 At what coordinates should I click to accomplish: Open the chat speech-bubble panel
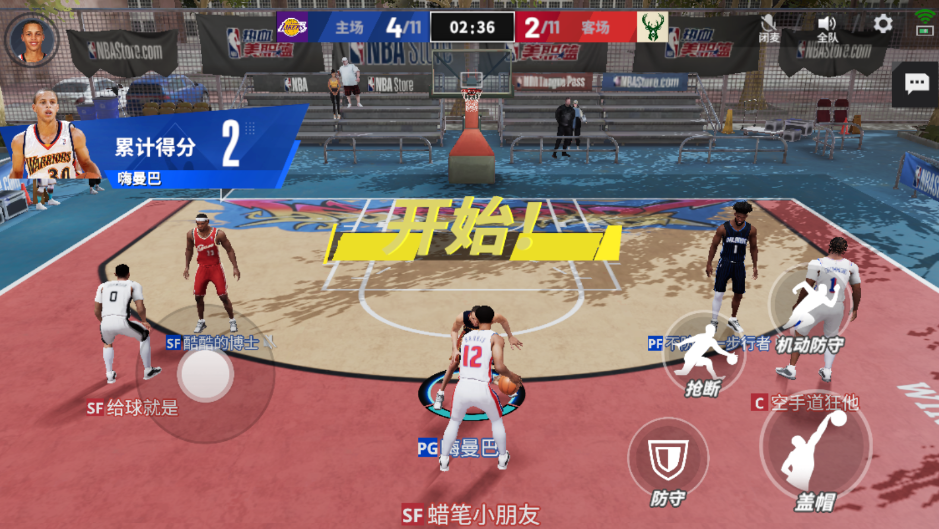click(916, 84)
